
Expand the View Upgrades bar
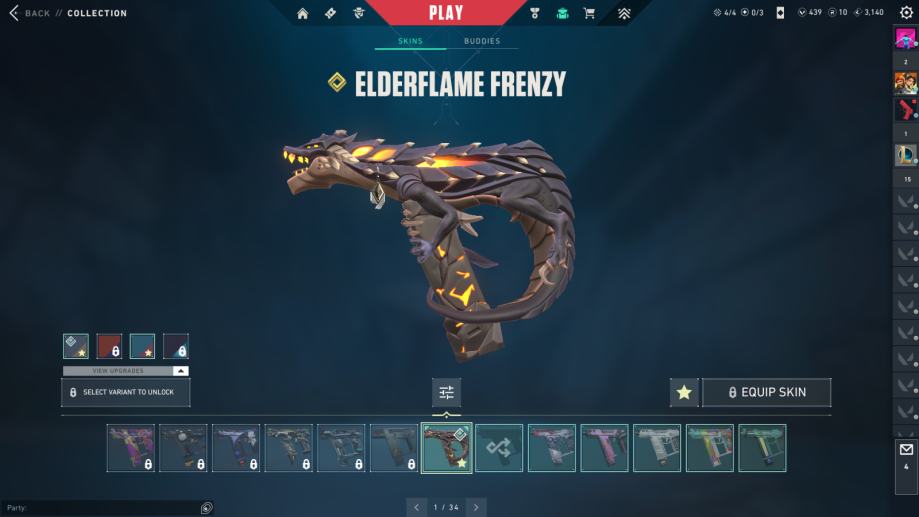coord(126,371)
